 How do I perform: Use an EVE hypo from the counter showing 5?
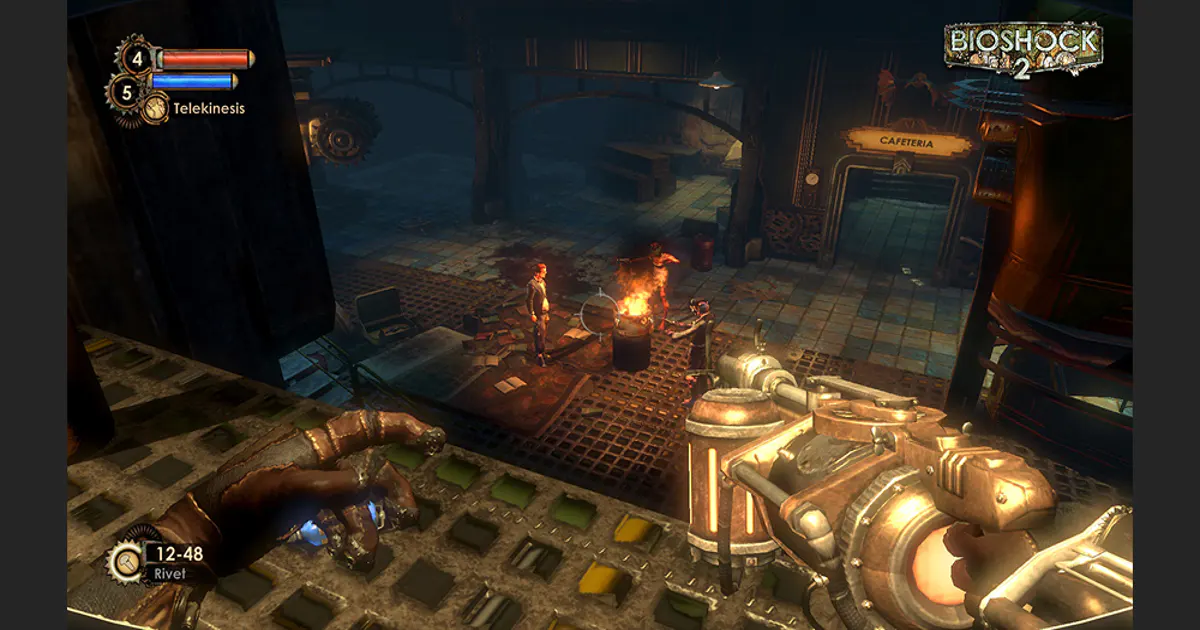125,92
